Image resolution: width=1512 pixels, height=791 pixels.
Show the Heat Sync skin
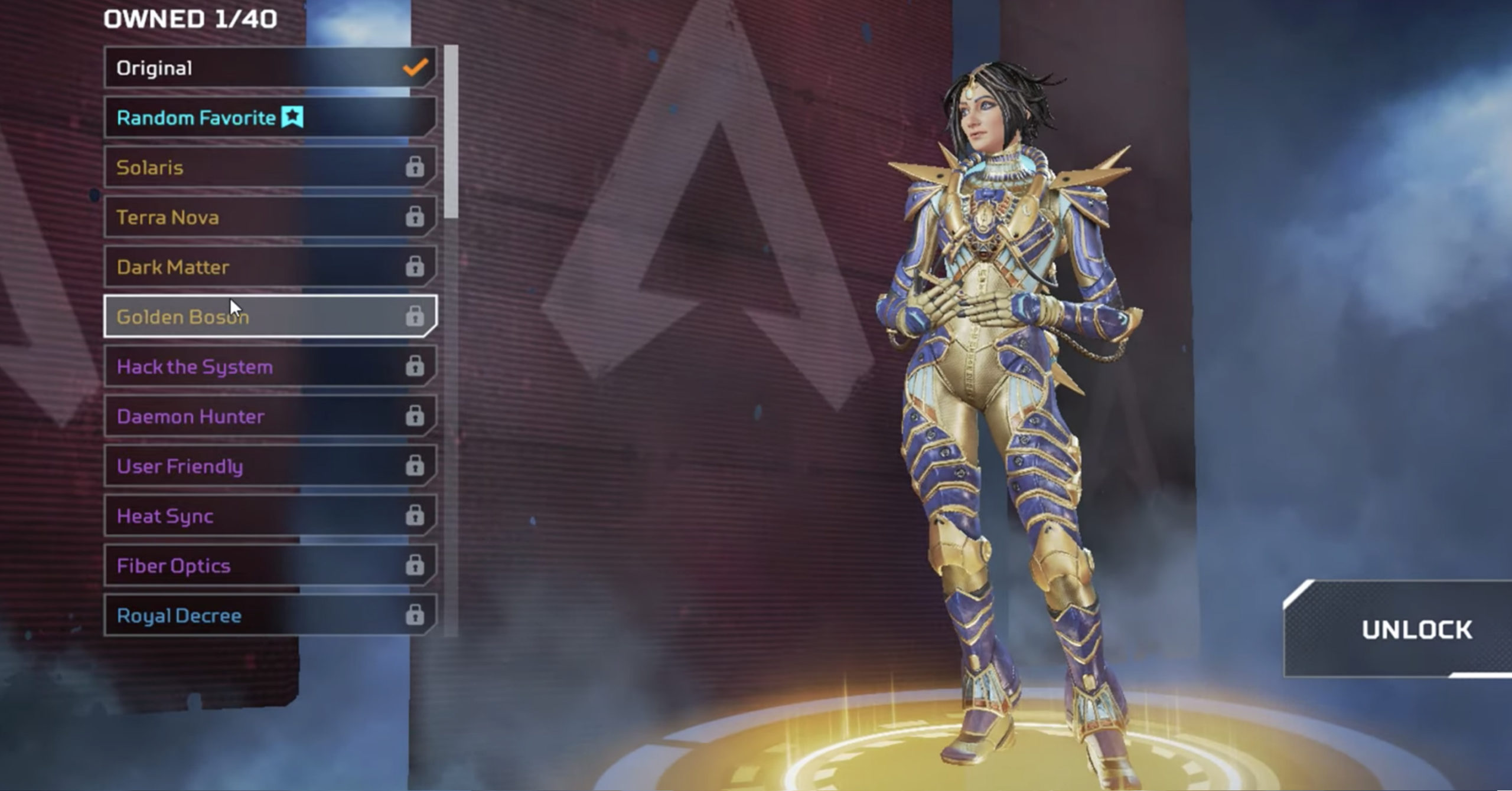pos(270,516)
